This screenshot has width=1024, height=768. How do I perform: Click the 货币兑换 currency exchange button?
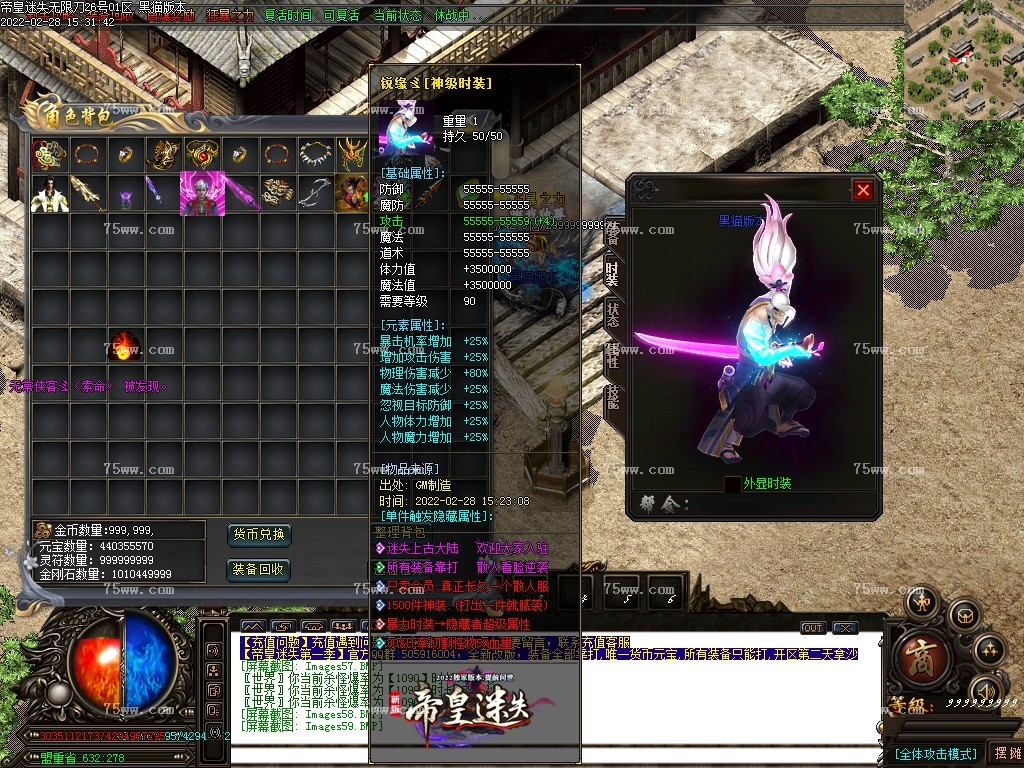point(259,534)
